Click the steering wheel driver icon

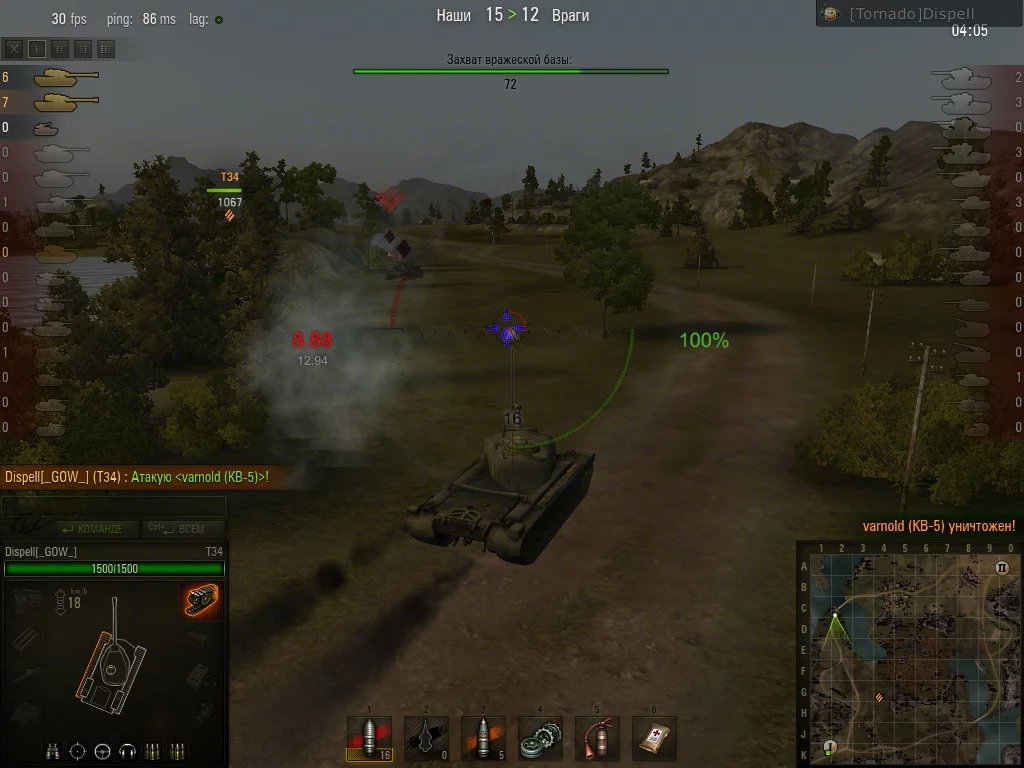102,751
